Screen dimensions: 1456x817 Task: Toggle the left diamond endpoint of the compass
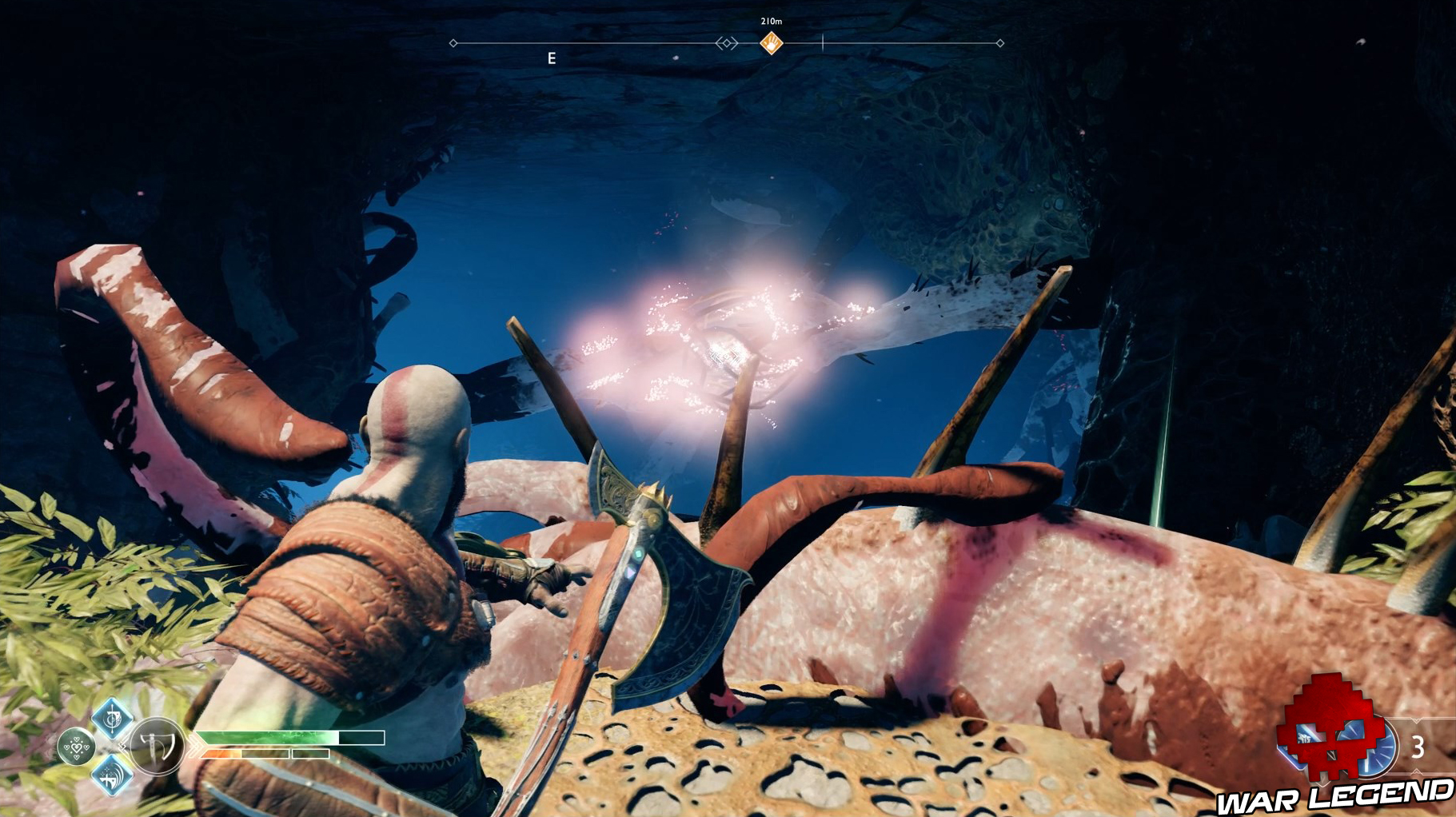pyautogui.click(x=453, y=43)
